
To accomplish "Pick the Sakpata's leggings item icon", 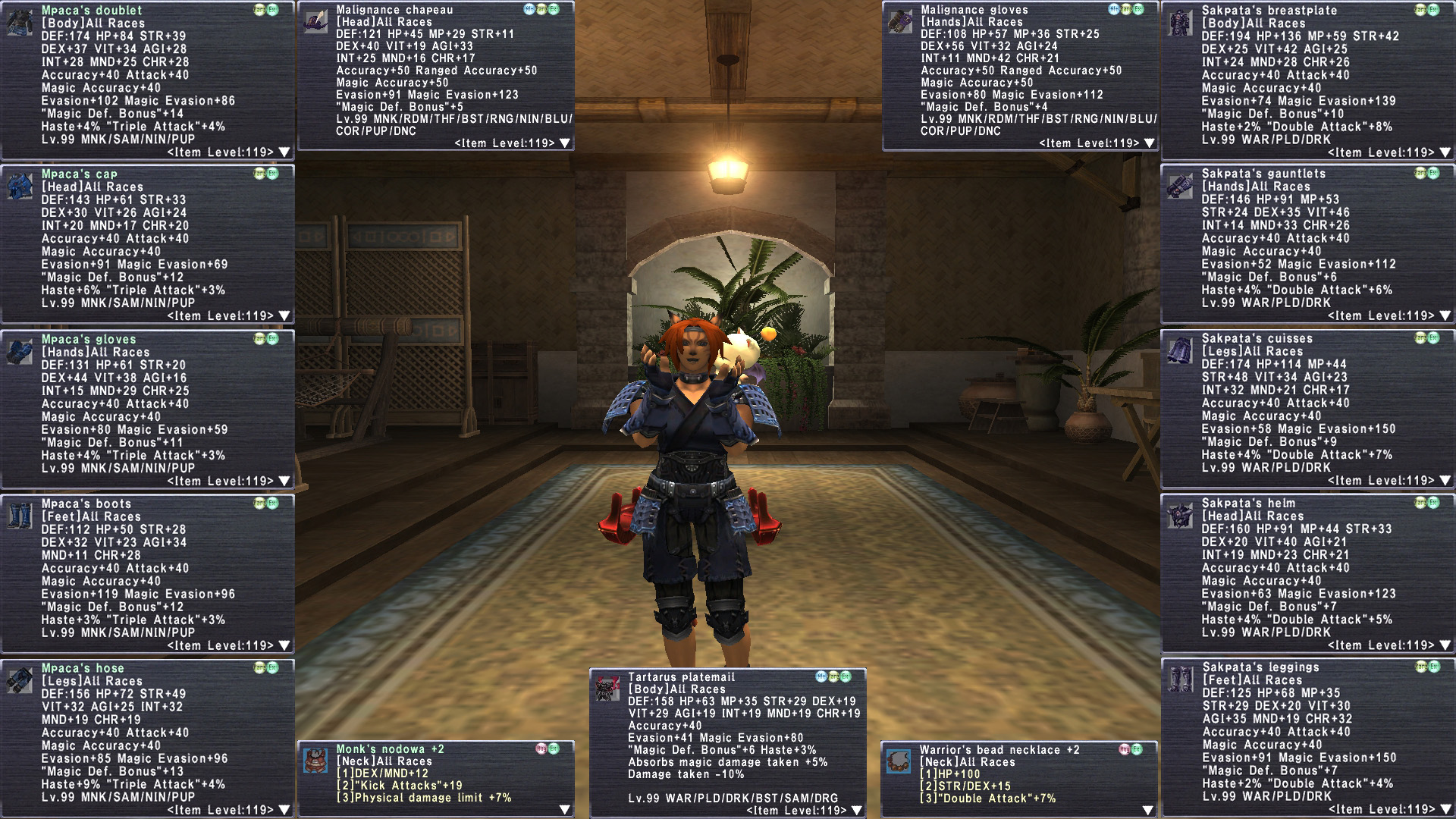I will (x=1181, y=679).
